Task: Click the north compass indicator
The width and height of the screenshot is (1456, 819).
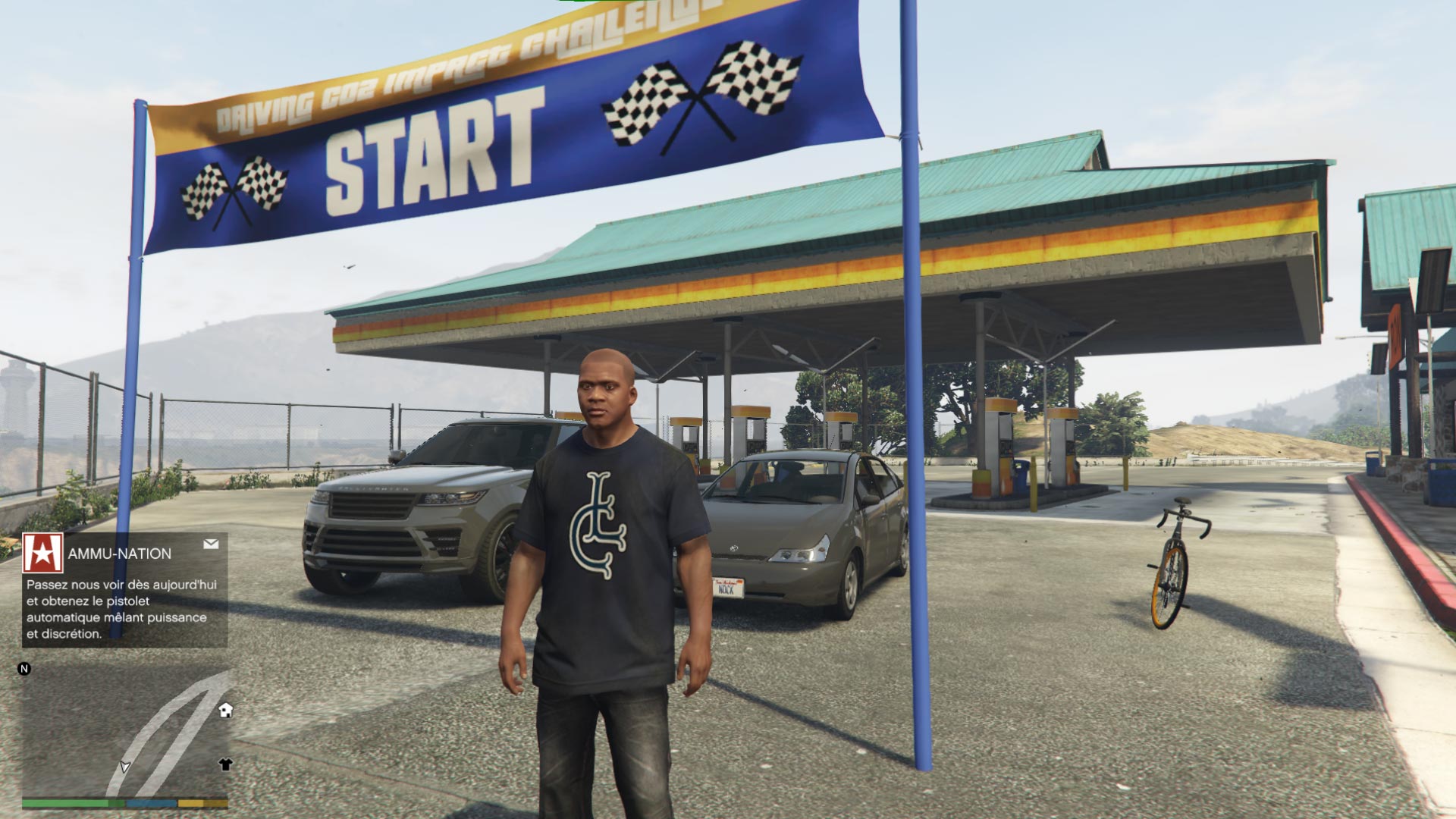Action: (24, 669)
